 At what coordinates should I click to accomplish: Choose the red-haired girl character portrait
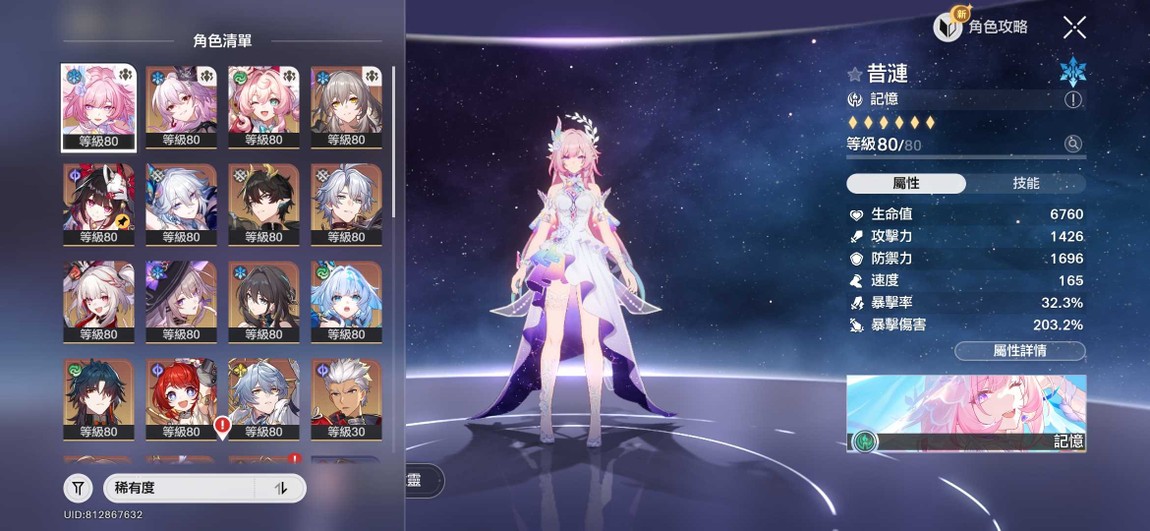pos(181,399)
